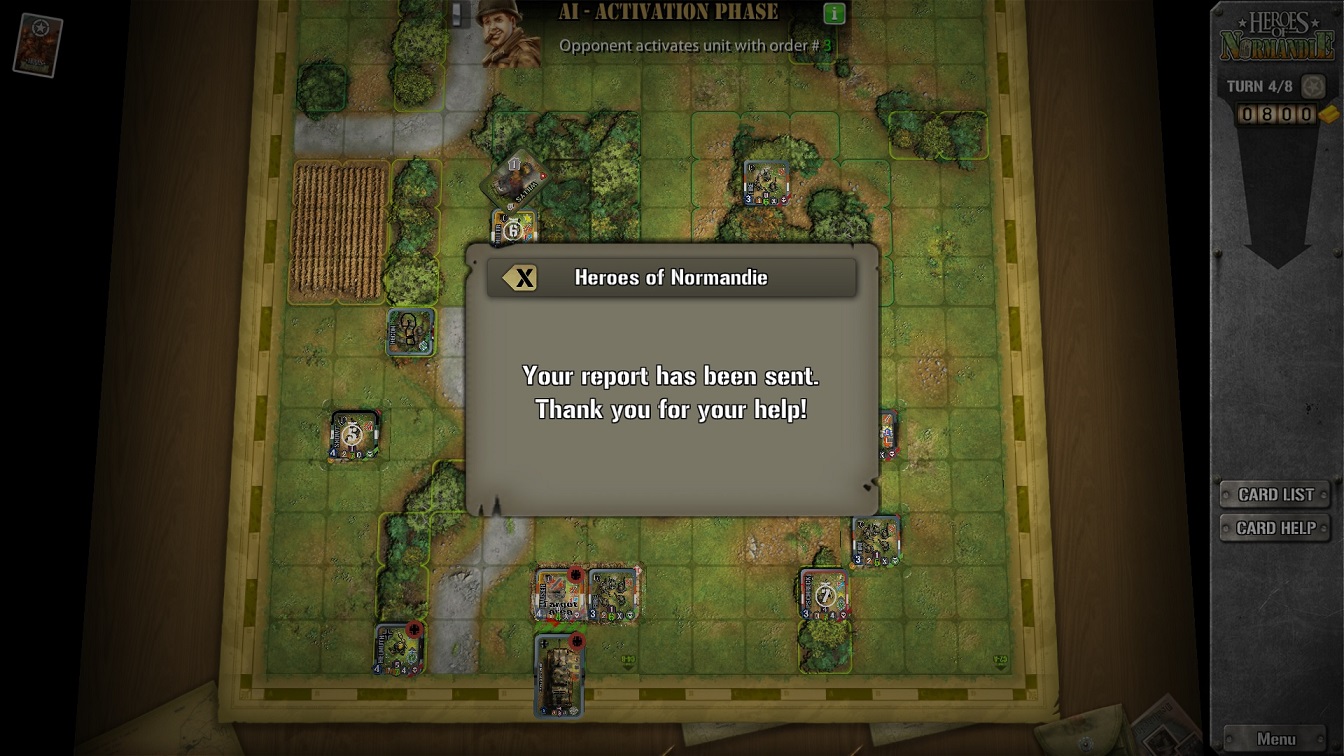Screen dimensions: 1344x756
Task: Click the round icon beside turn counter
Action: coord(1313,86)
